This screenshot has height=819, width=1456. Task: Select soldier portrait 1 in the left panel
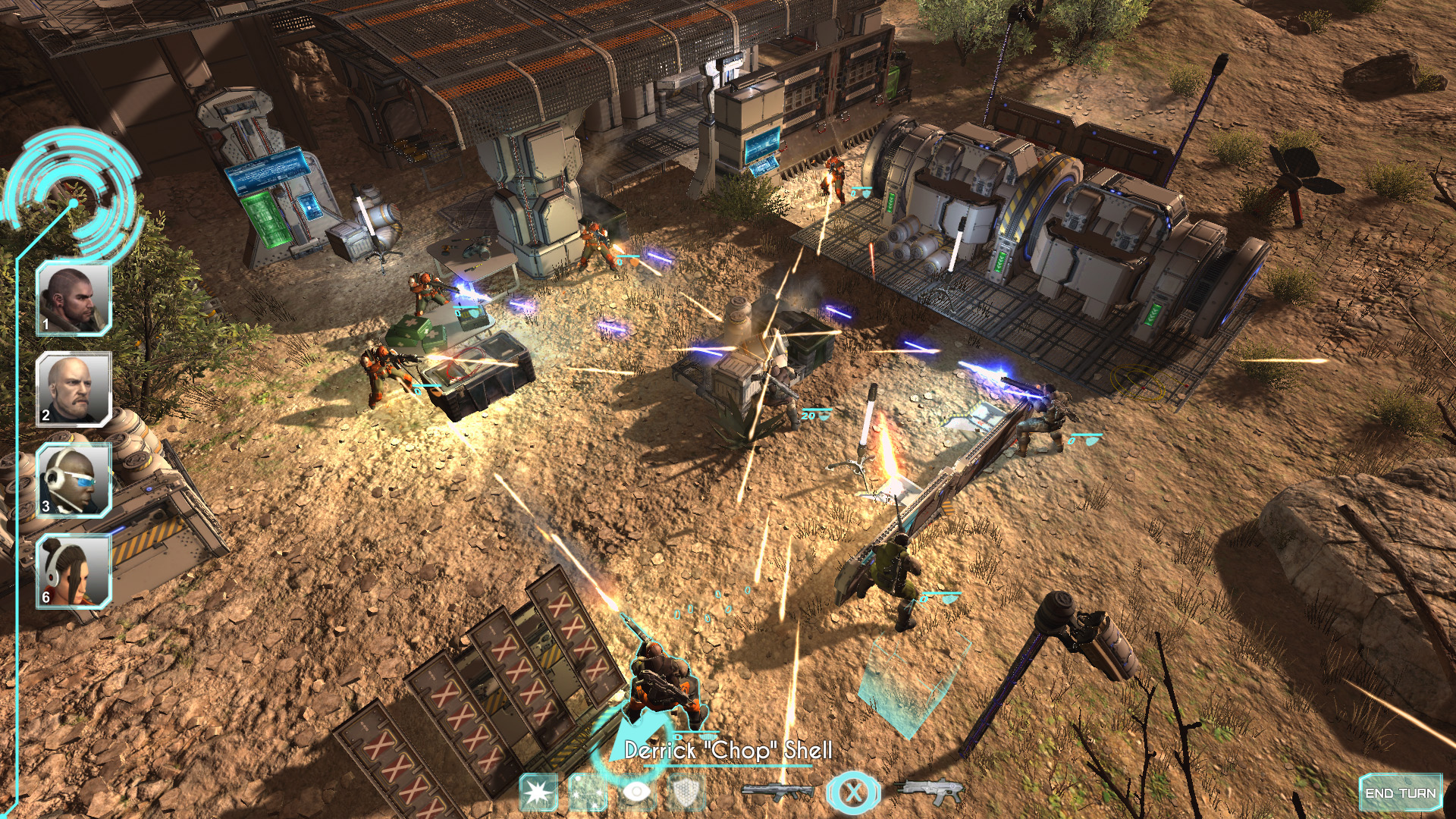click(x=72, y=300)
